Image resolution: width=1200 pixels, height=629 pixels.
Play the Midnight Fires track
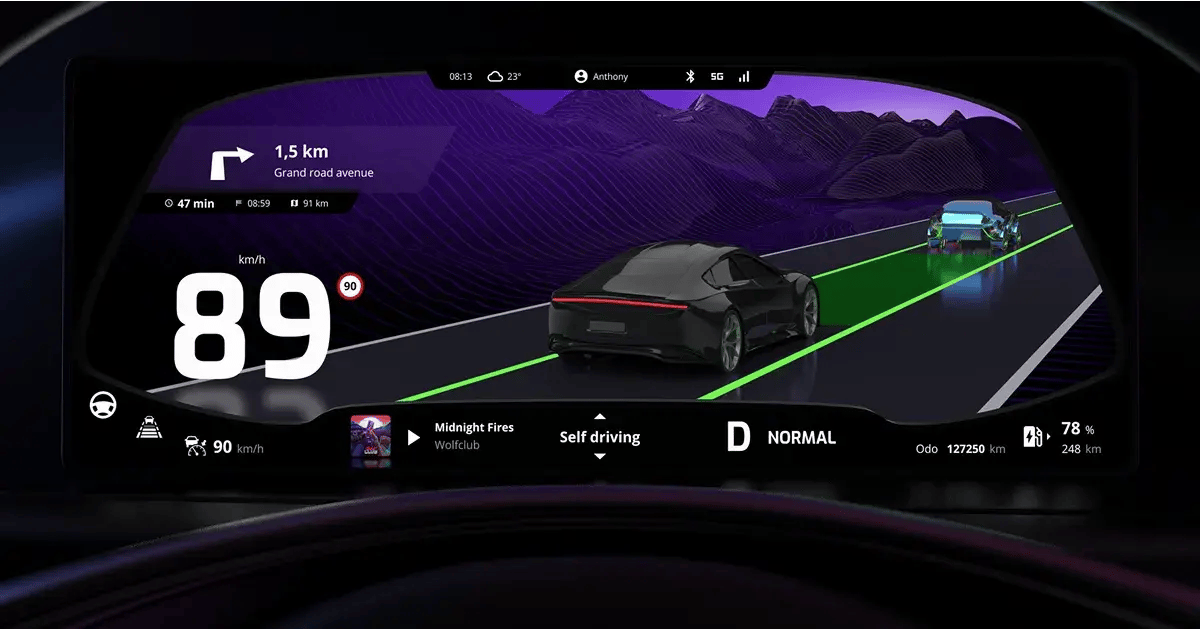click(x=414, y=437)
